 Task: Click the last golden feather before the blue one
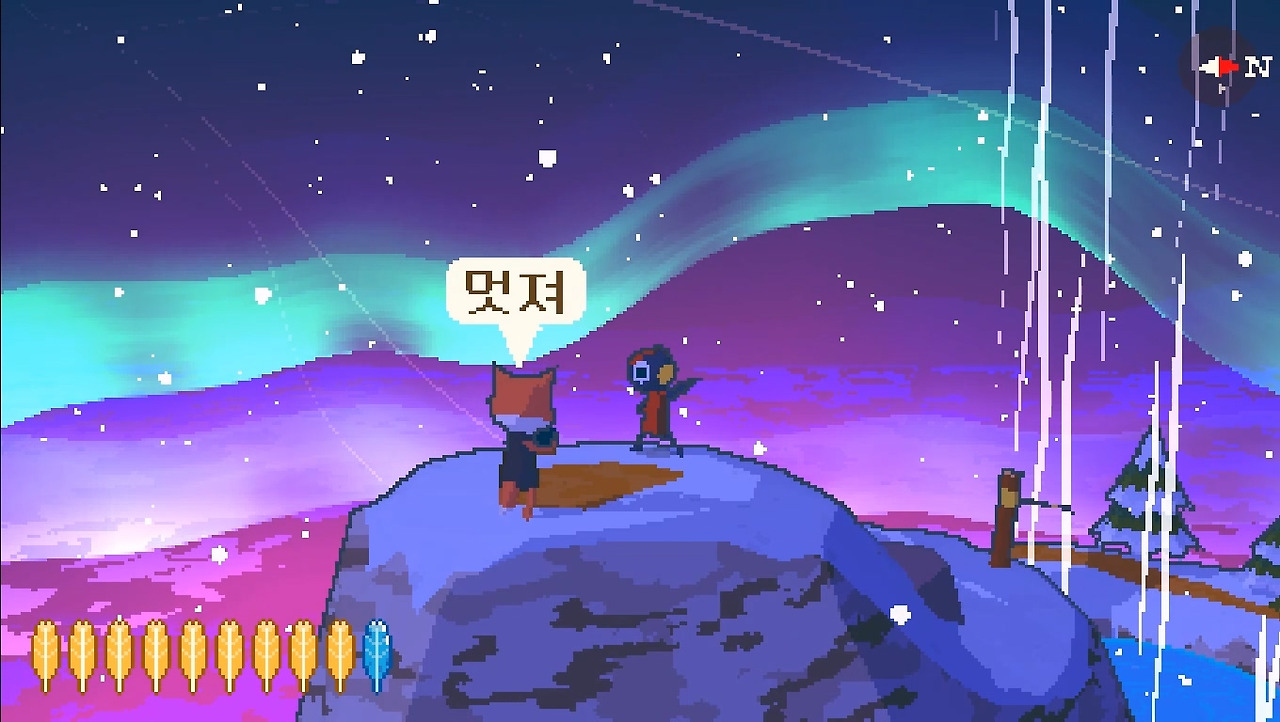pos(341,653)
